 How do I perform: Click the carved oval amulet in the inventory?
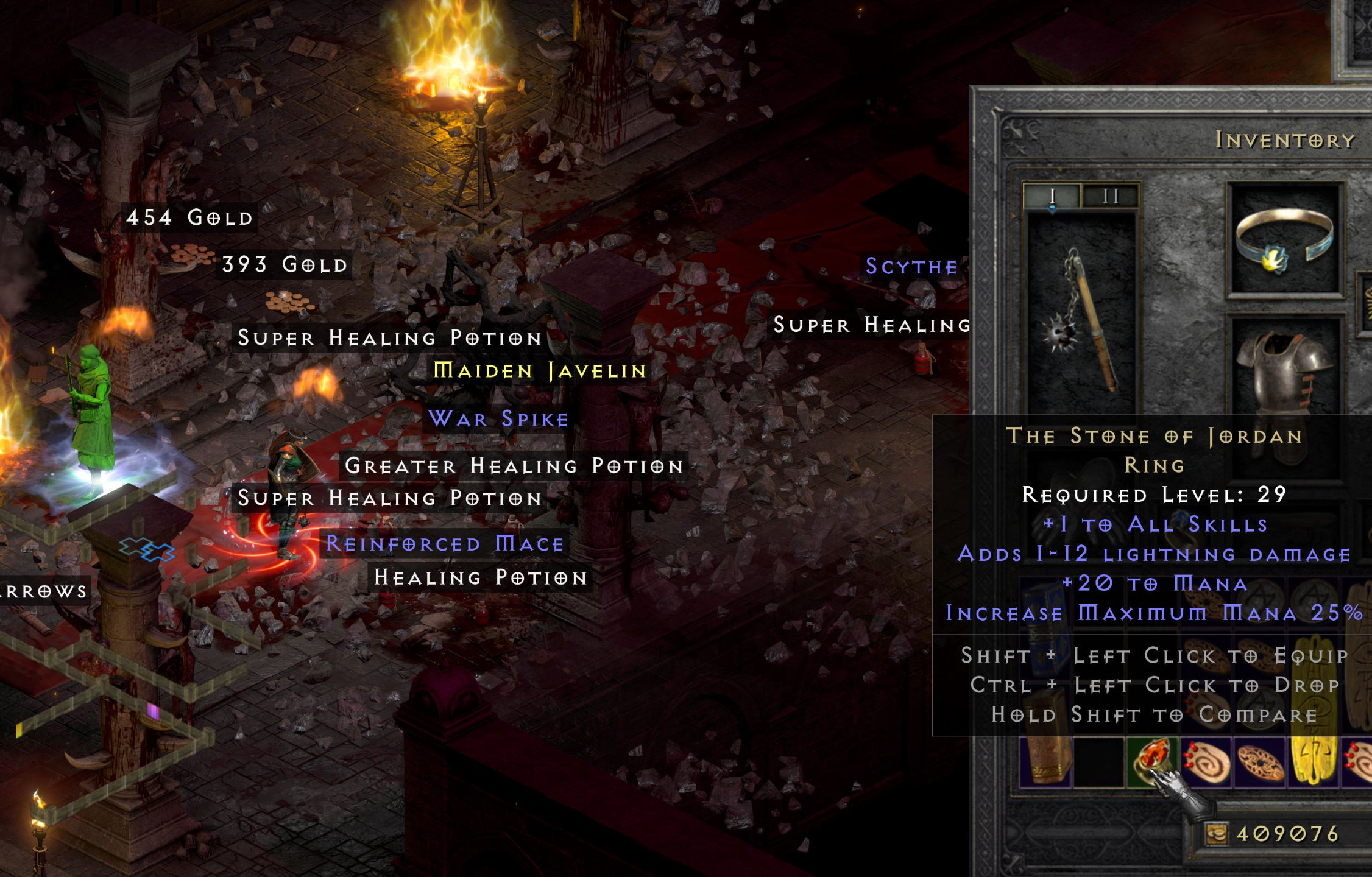[x=1259, y=762]
